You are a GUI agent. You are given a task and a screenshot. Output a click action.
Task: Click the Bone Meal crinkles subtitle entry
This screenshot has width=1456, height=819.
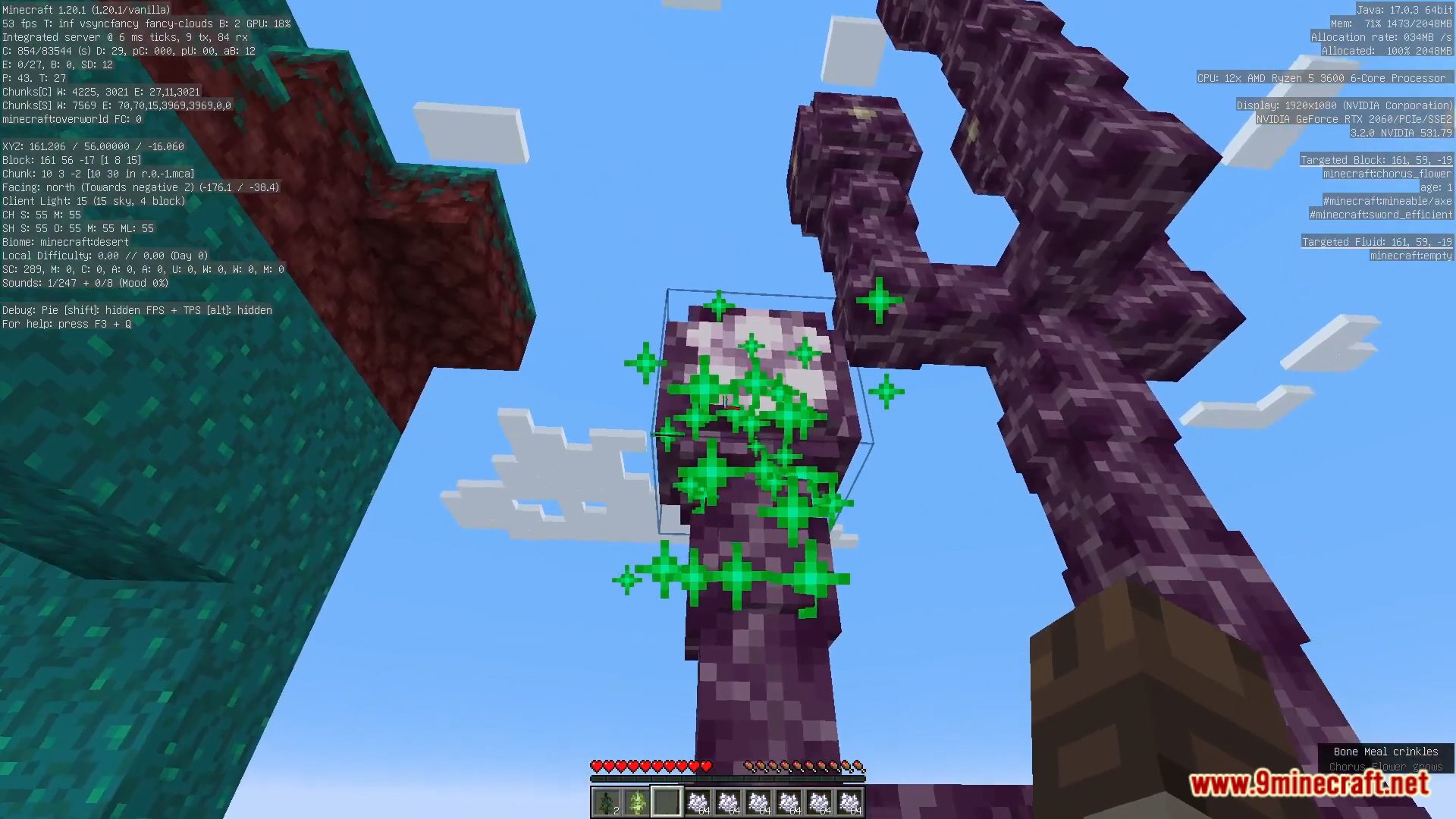(x=1386, y=752)
